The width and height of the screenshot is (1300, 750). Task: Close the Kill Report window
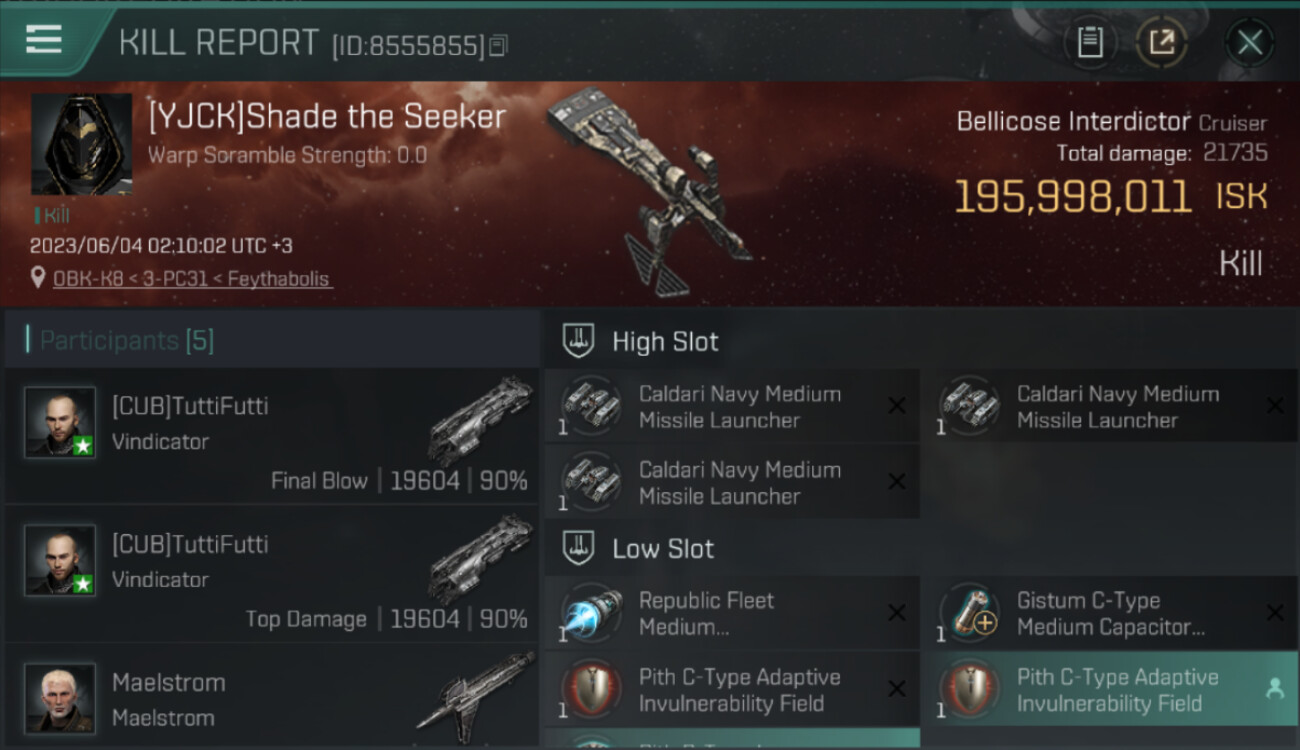click(x=1249, y=42)
